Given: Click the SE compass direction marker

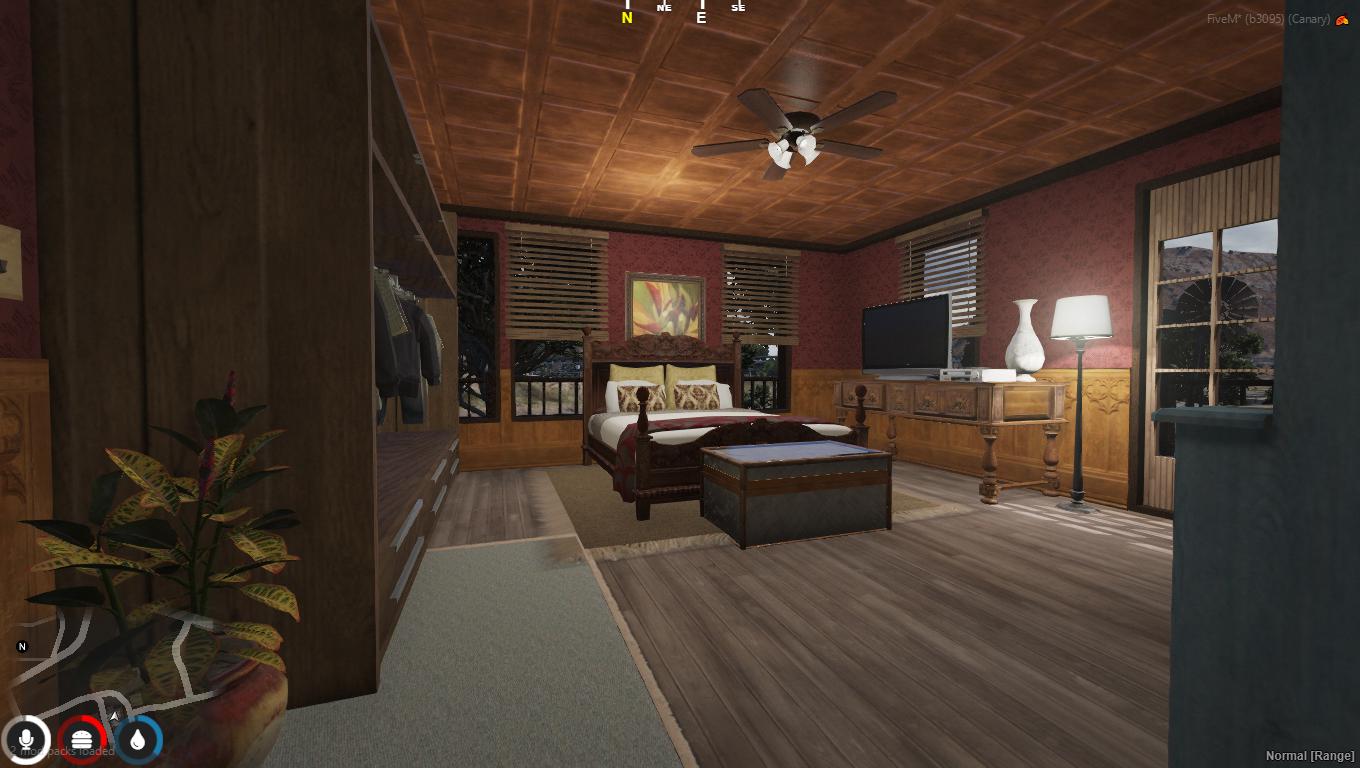Looking at the screenshot, I should tap(737, 8).
